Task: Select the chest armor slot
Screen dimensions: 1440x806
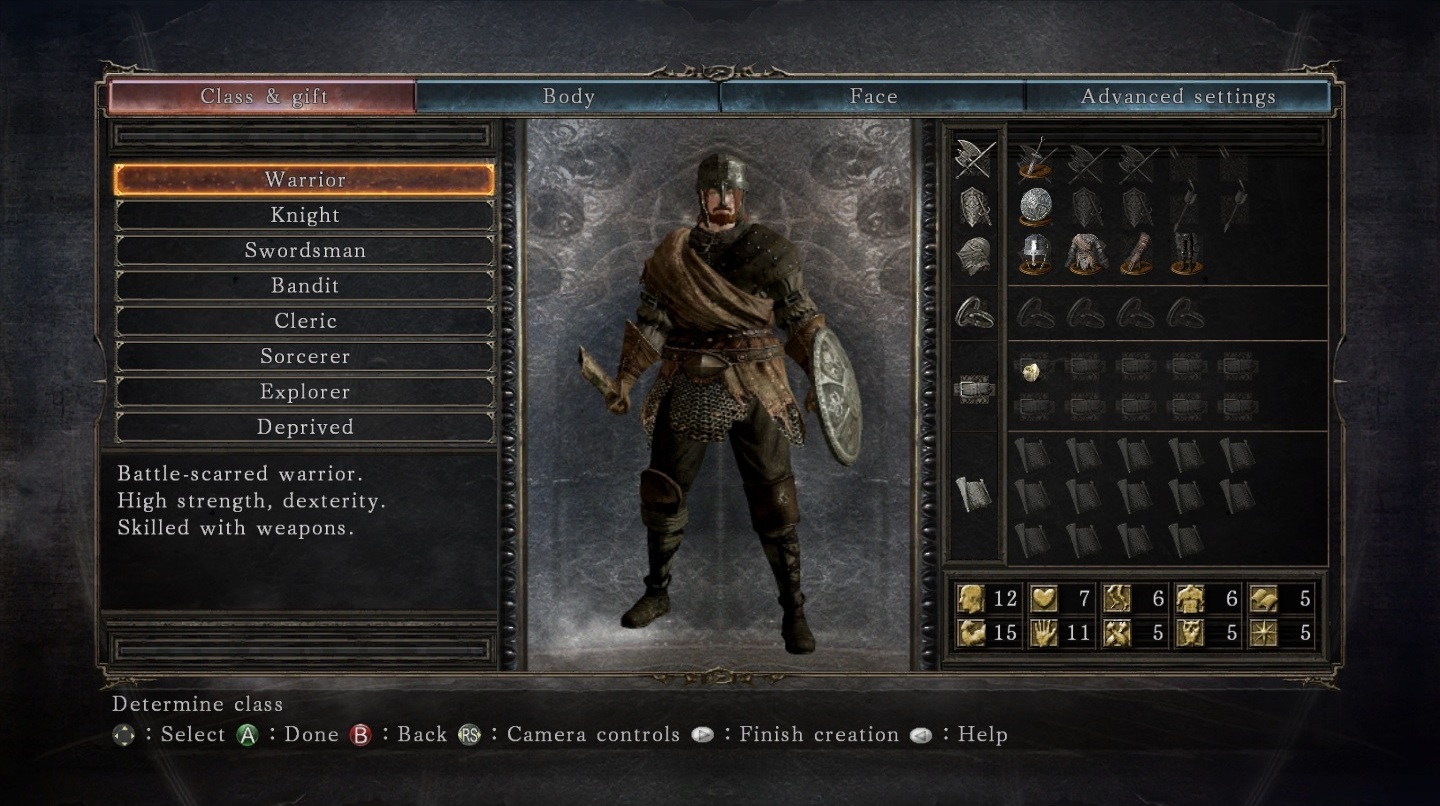Action: point(1085,254)
